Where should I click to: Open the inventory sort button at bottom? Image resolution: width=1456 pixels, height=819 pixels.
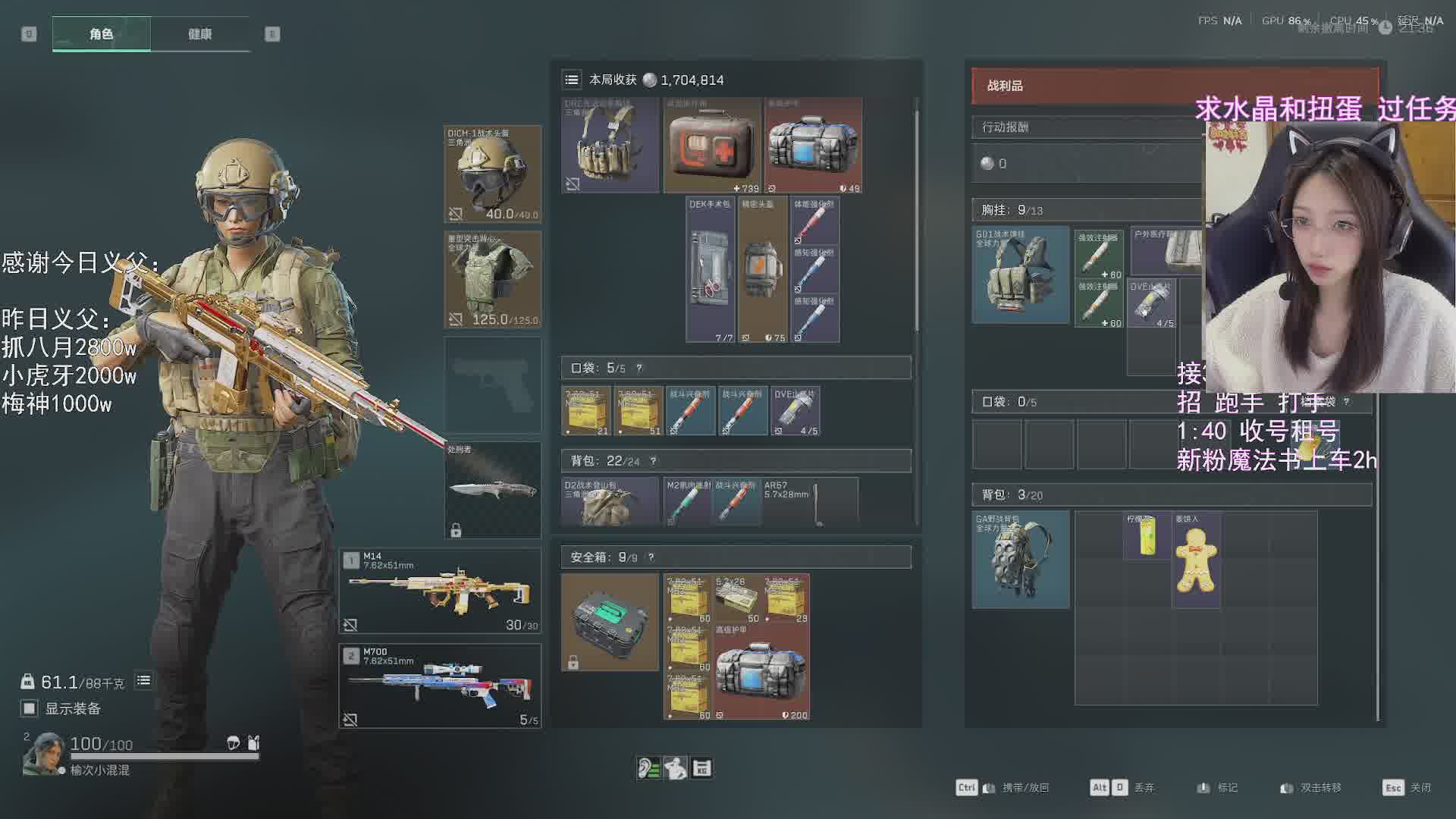701,768
